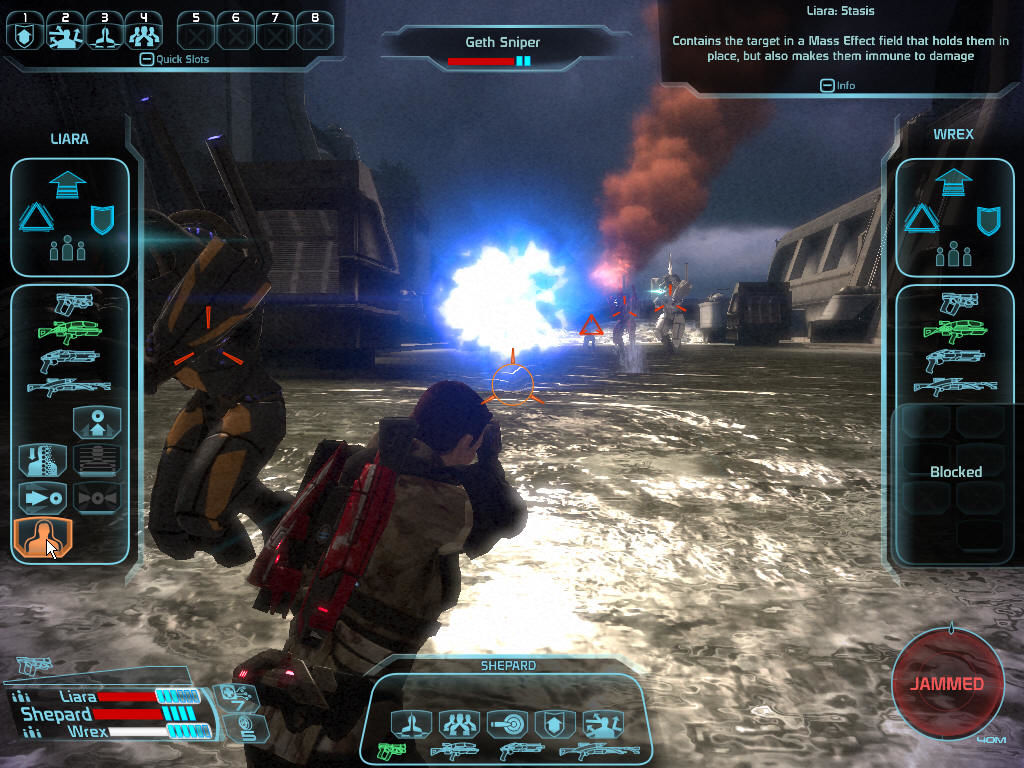This screenshot has height=768, width=1024.
Task: Activate Liara's Stasis power
Action: [x=43, y=537]
